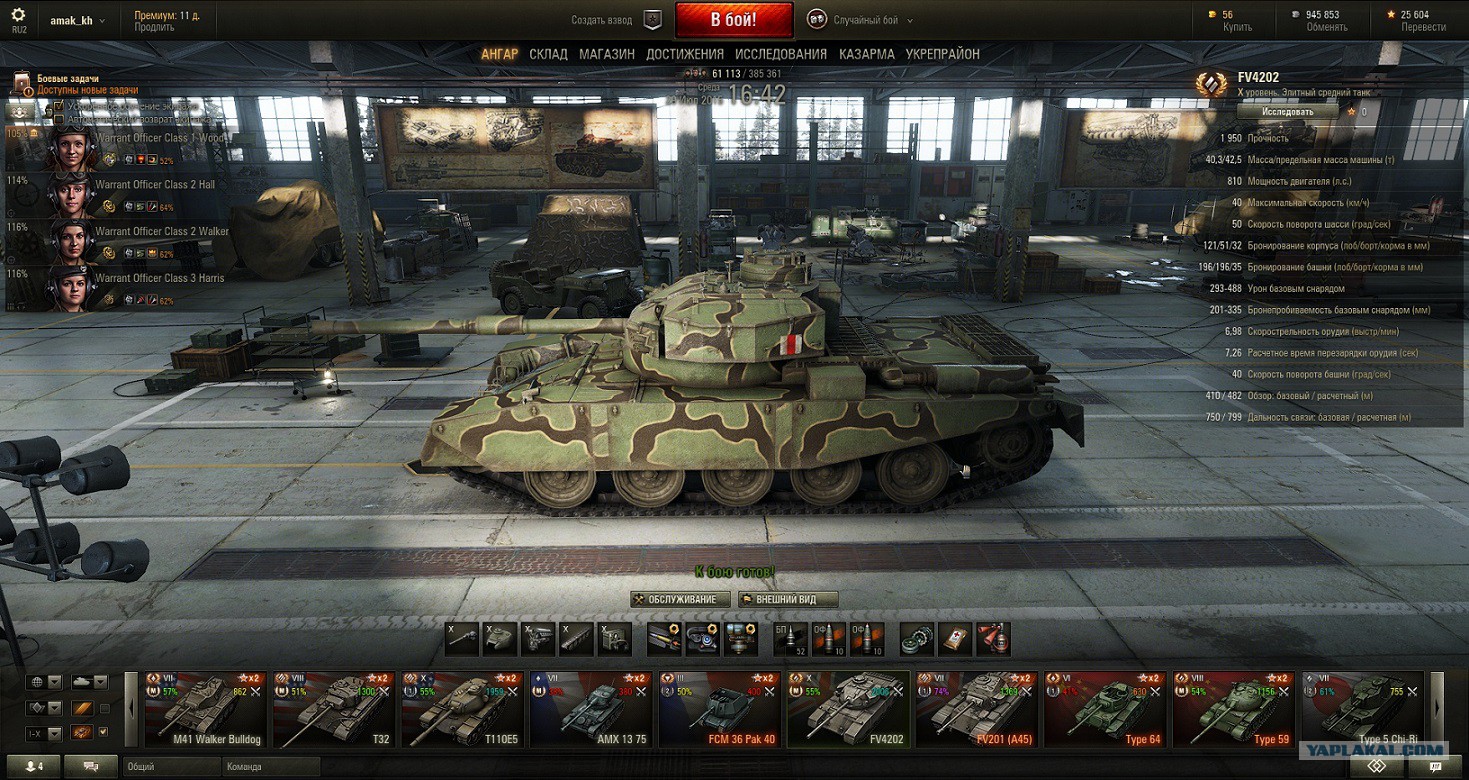Viewport: 1469px width, 780px height.
Task: Switch to the УКРЕПРАЙОН tab
Action: tap(942, 54)
